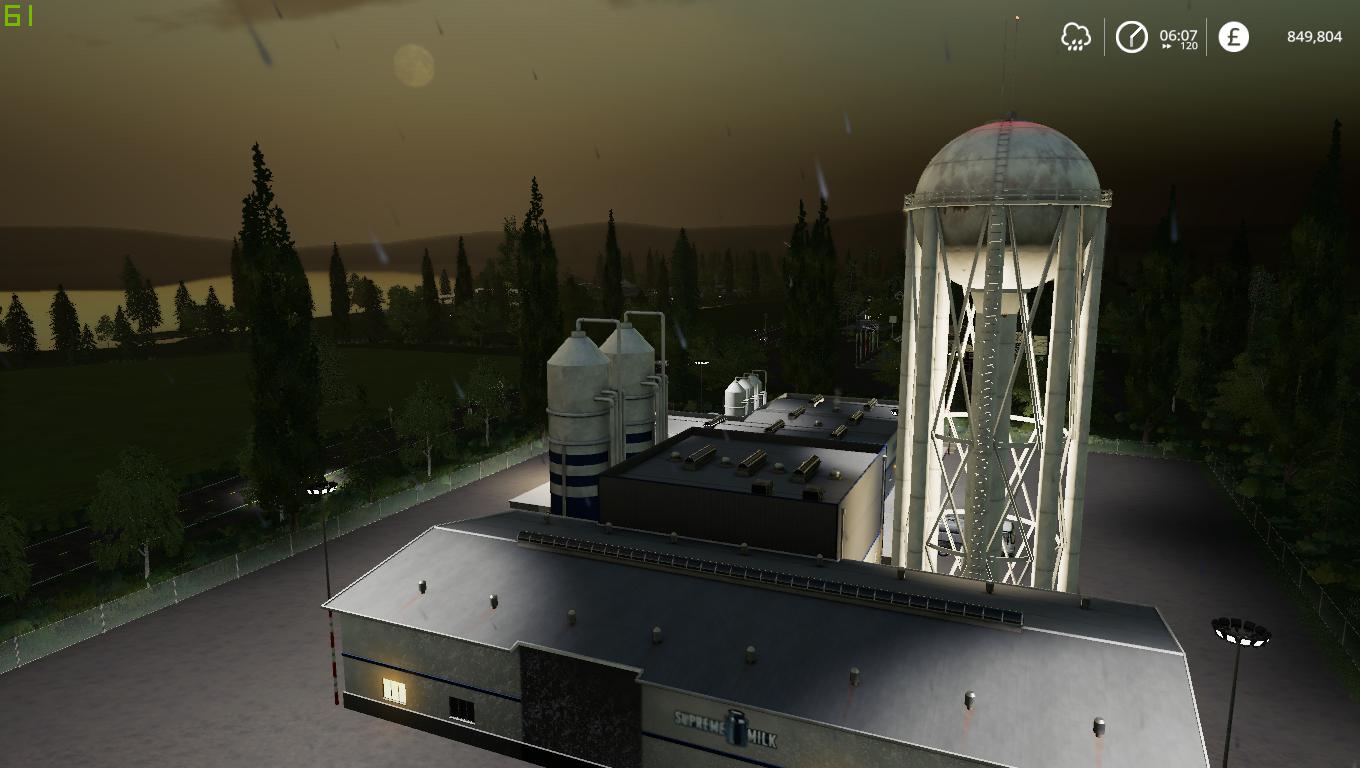This screenshot has width=1360, height=768.
Task: Click the rainy weather cloud icon
Action: pyautogui.click(x=1076, y=38)
